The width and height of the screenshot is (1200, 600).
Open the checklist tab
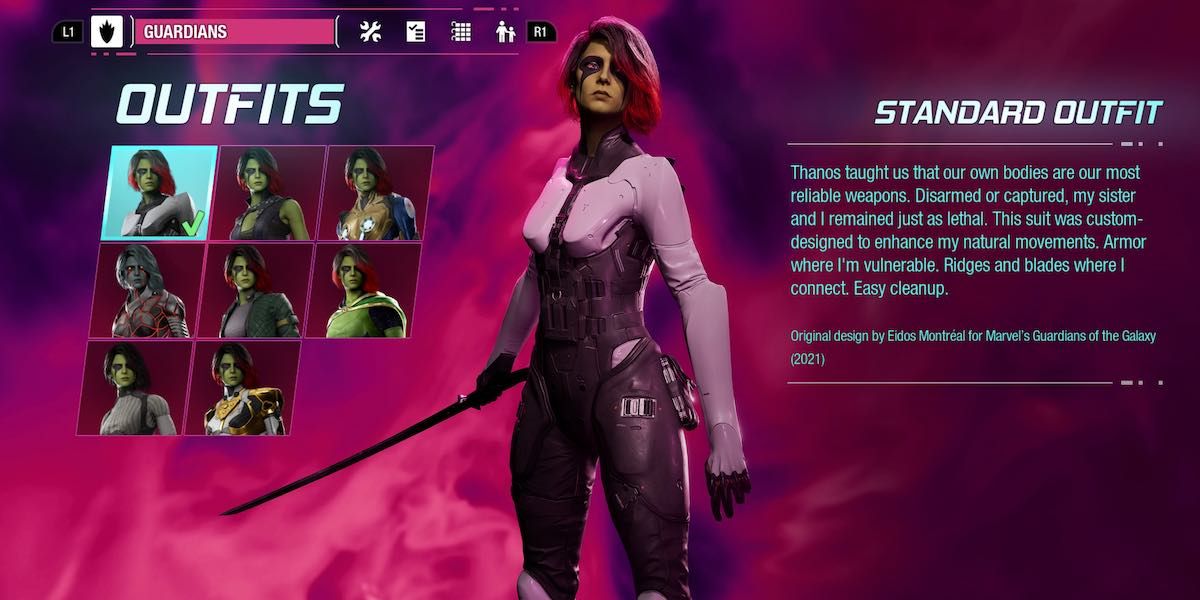(416, 32)
